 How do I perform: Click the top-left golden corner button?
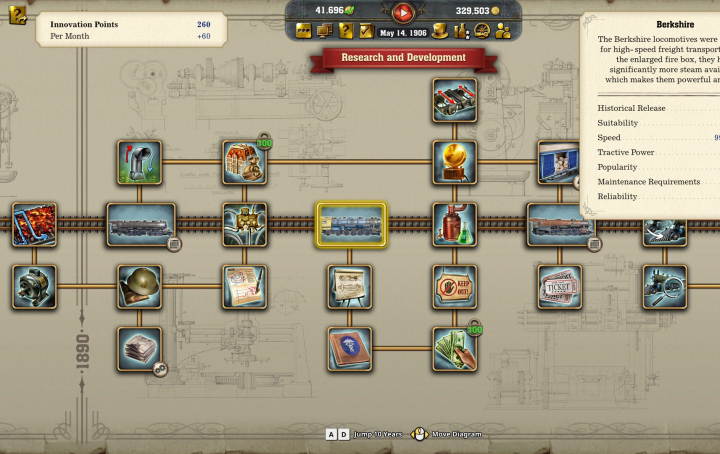click(17, 15)
